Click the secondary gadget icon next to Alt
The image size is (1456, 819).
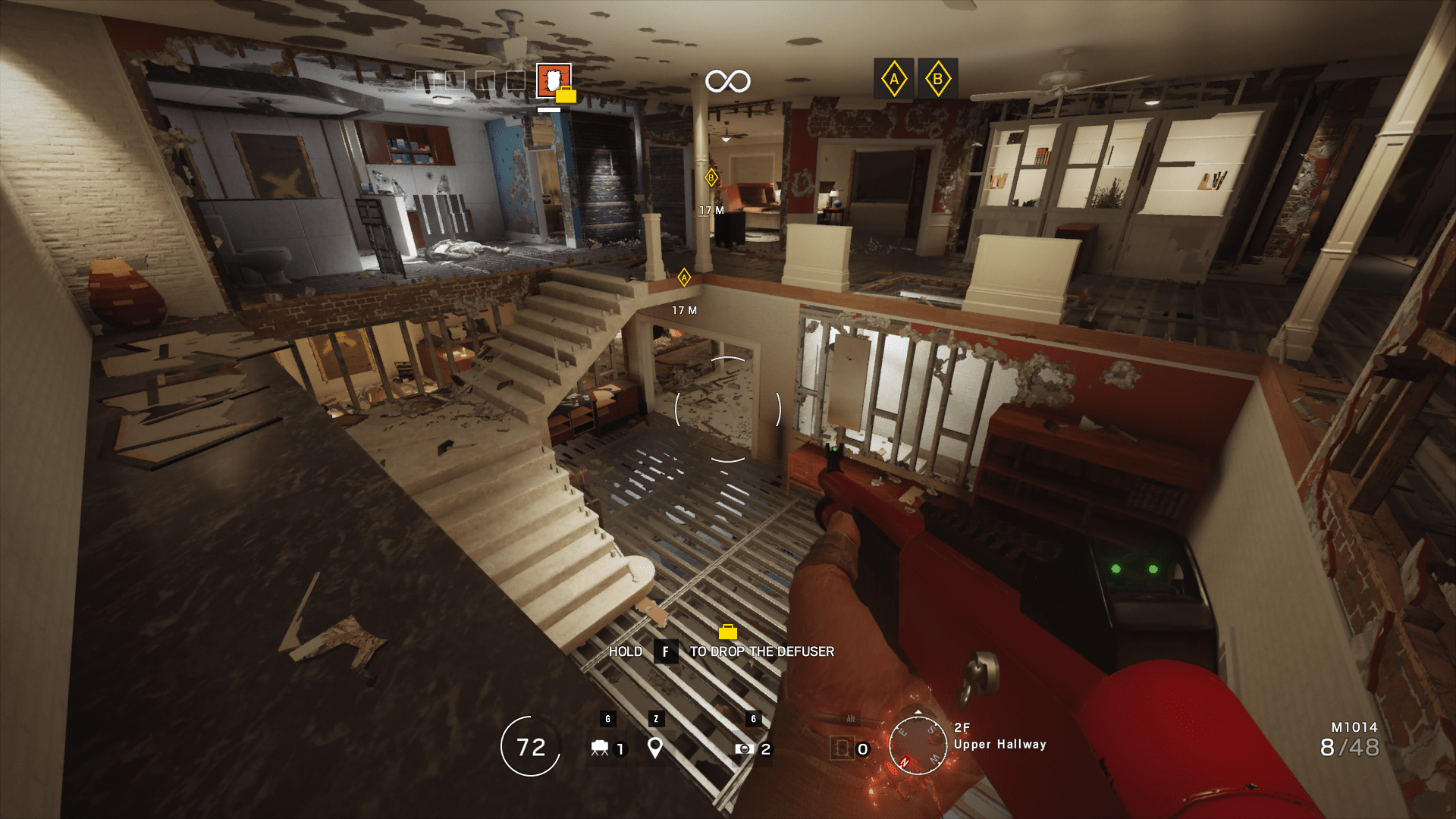click(844, 749)
